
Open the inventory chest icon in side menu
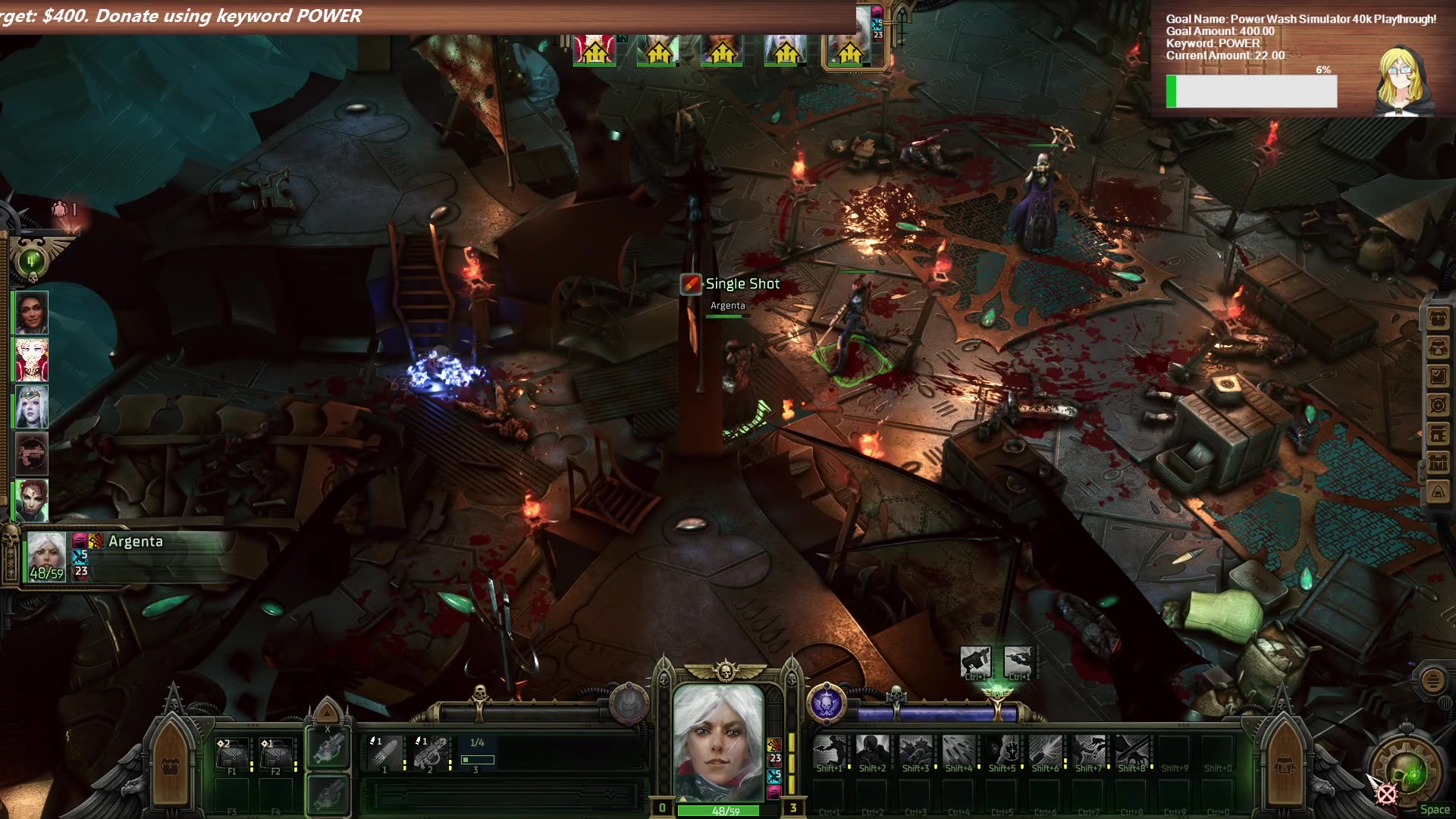coord(1438,318)
